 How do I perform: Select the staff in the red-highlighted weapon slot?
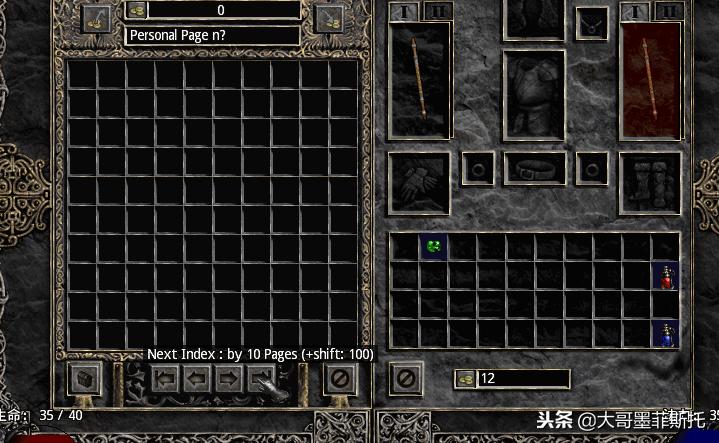[x=651, y=80]
